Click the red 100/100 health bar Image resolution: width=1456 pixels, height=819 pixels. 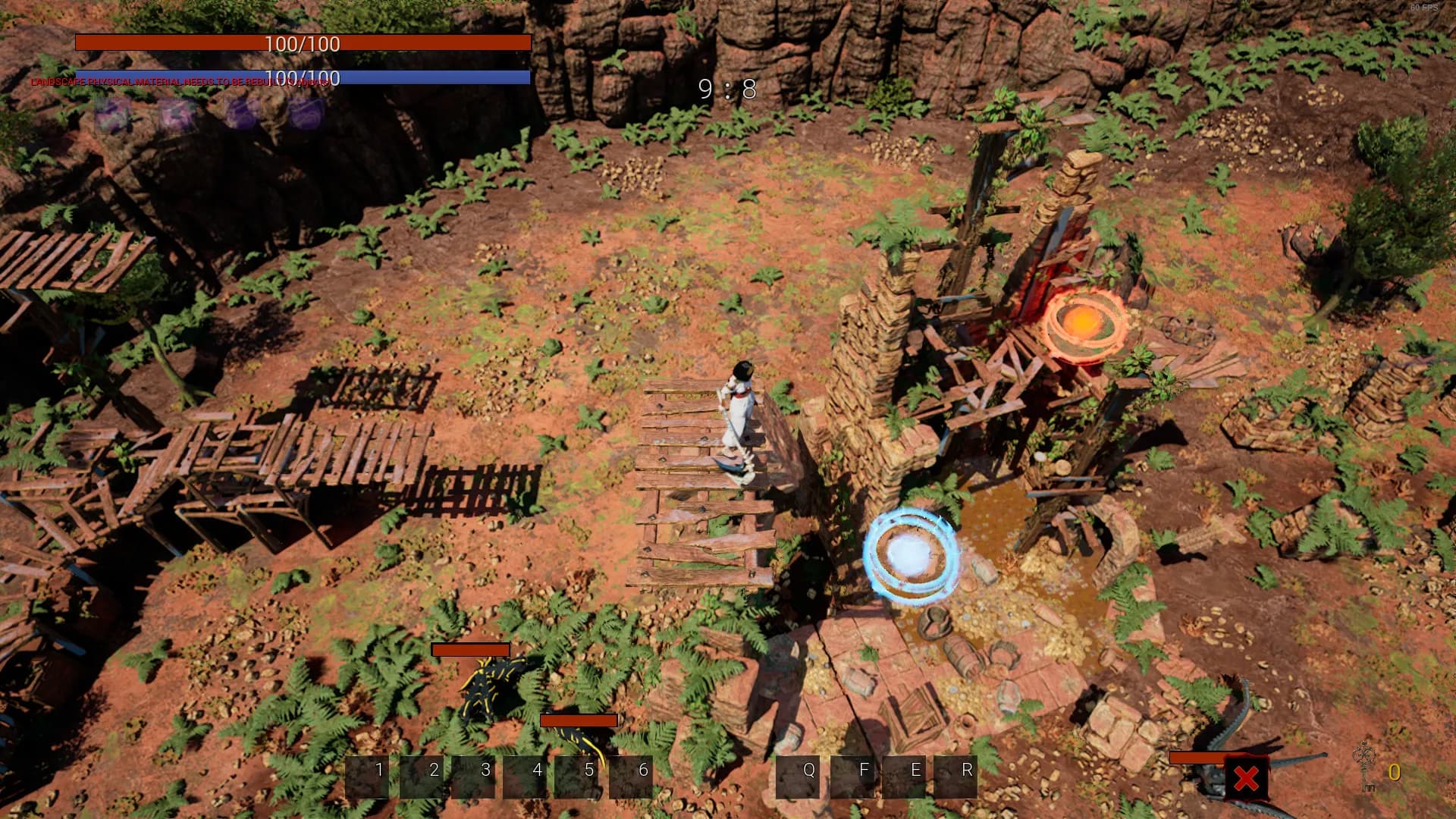click(x=303, y=44)
